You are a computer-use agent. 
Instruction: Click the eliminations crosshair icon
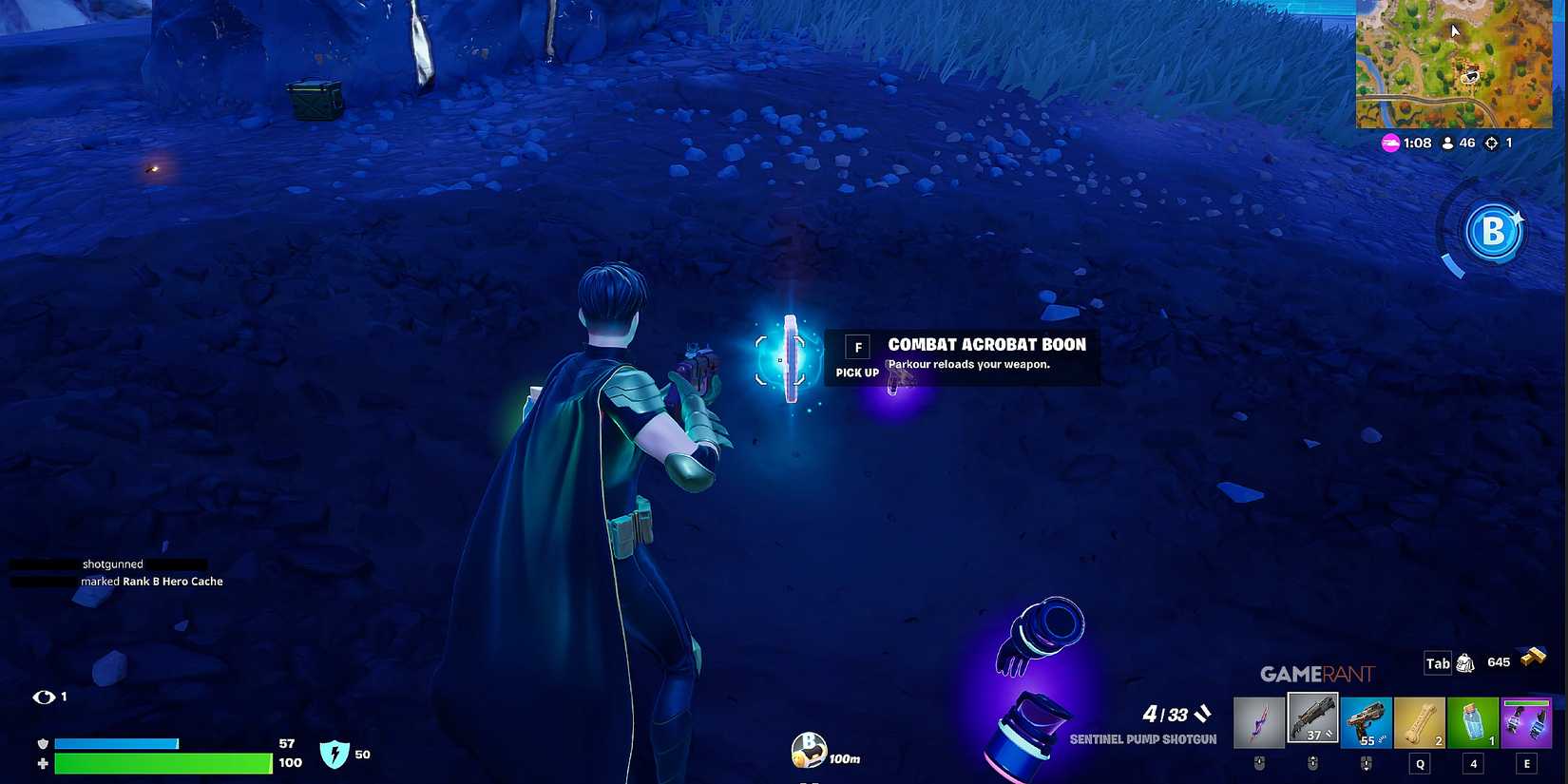pos(1490,143)
